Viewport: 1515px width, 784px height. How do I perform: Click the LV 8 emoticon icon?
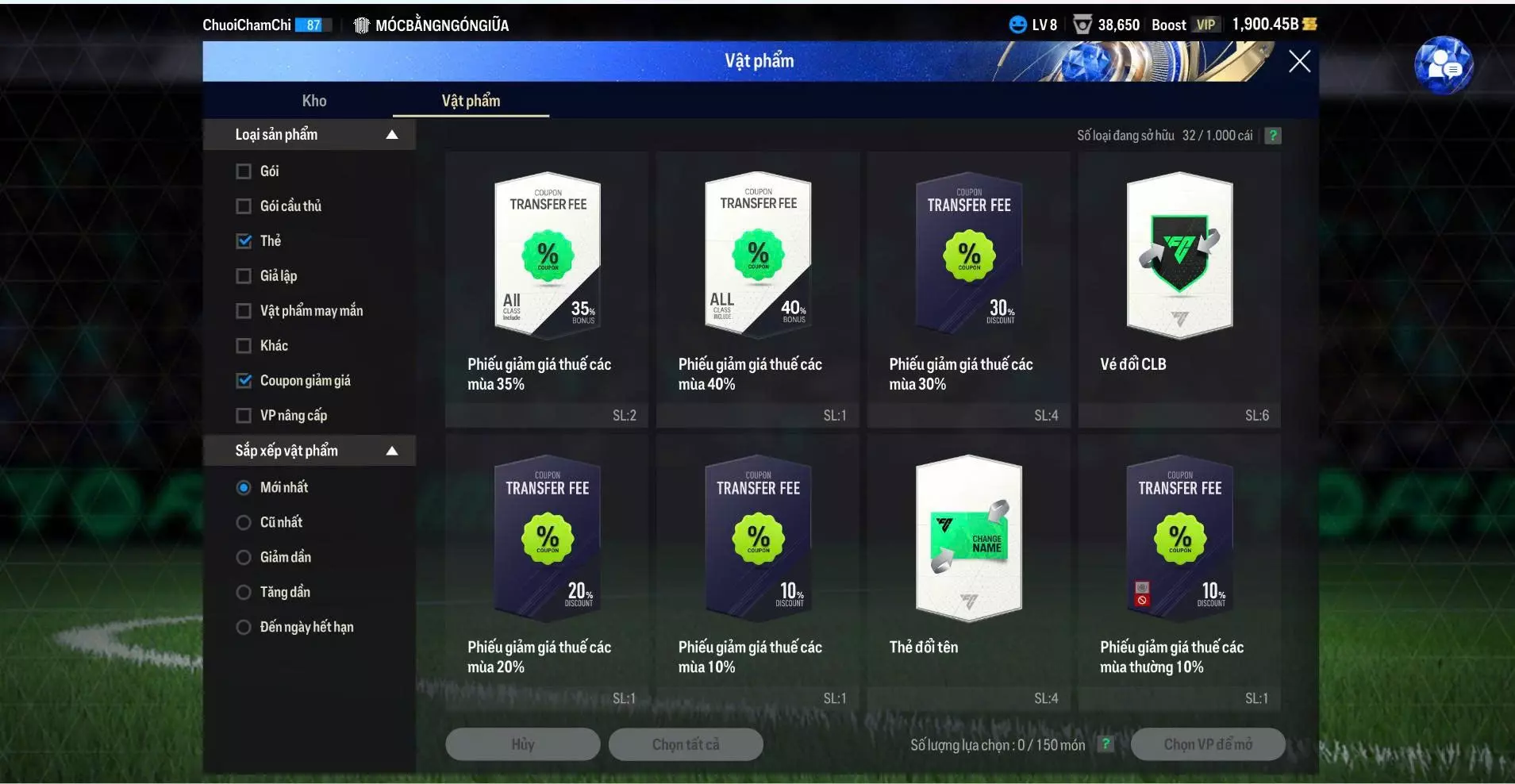[1018, 24]
